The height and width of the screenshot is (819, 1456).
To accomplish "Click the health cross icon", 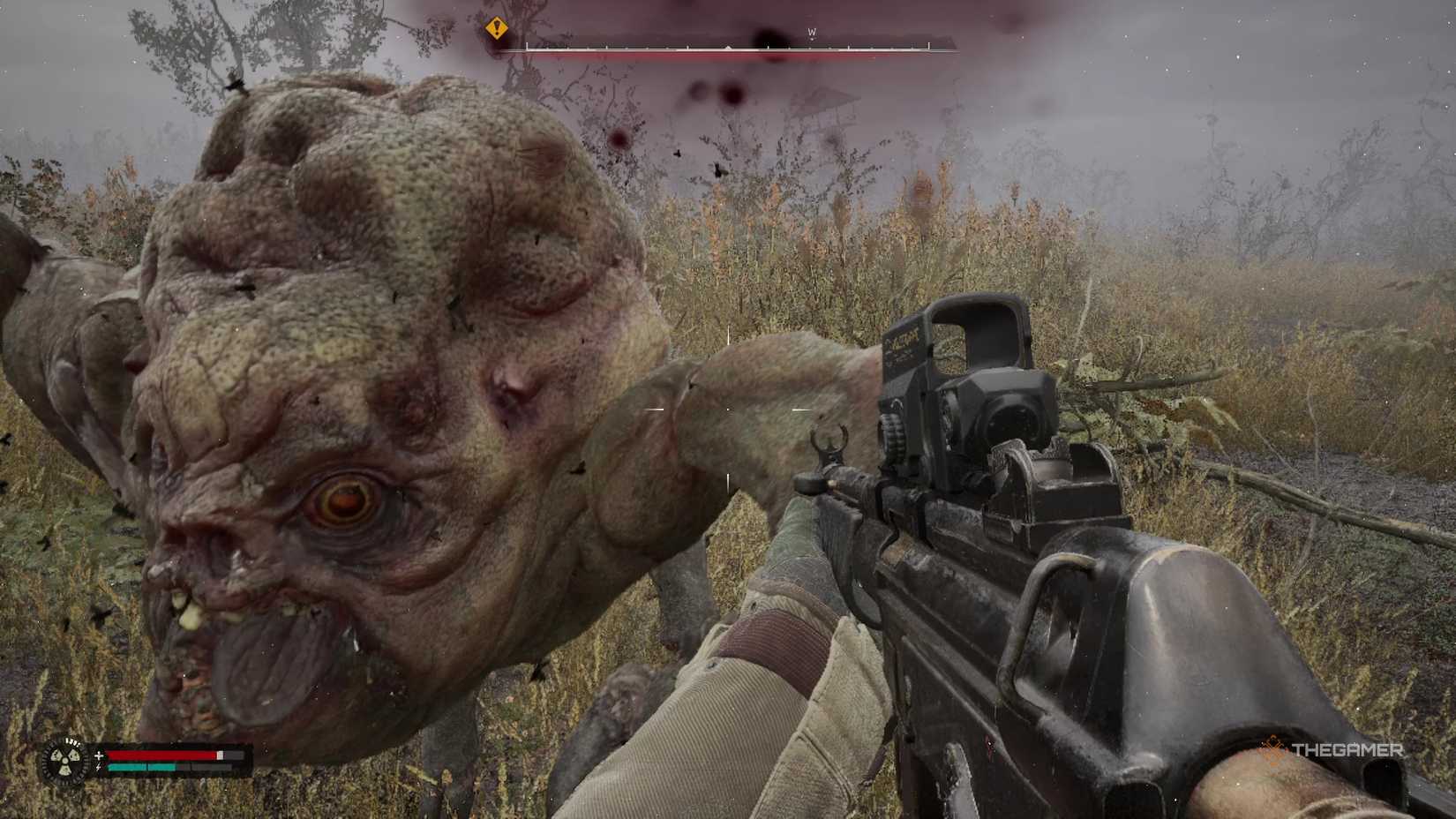I will coord(98,755).
